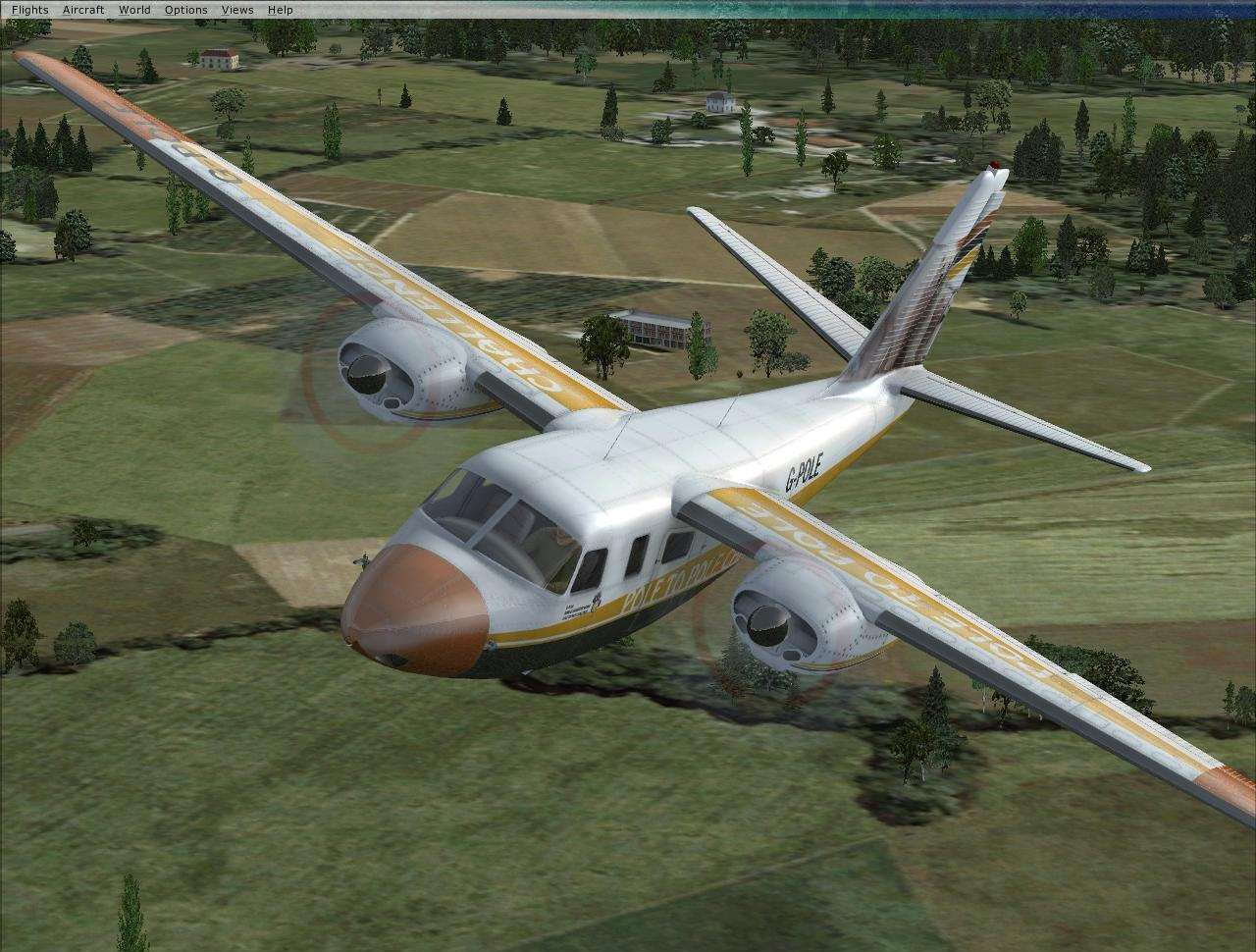Open the Help menu
1256x952 pixels.
pyautogui.click(x=279, y=9)
